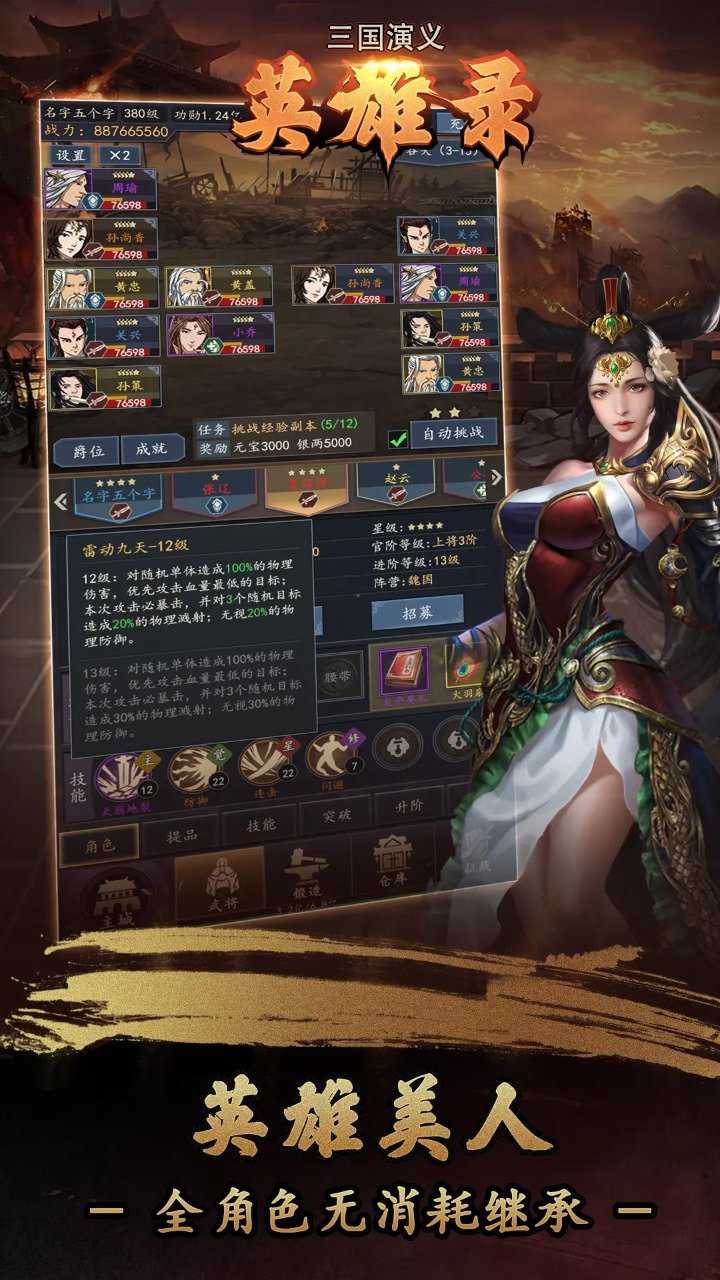Recruit the hero with 招募 button

click(x=416, y=610)
